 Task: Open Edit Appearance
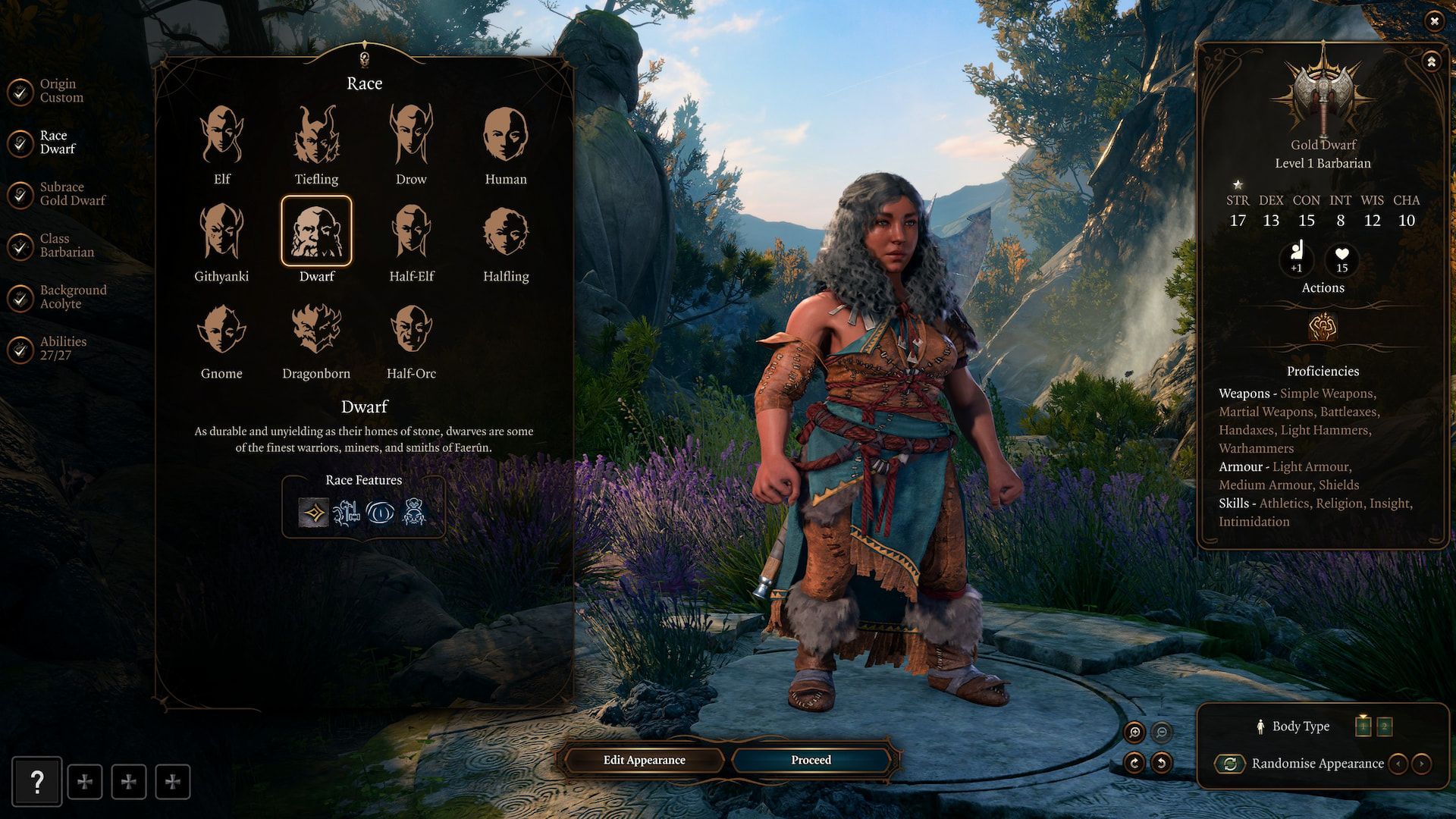643,759
